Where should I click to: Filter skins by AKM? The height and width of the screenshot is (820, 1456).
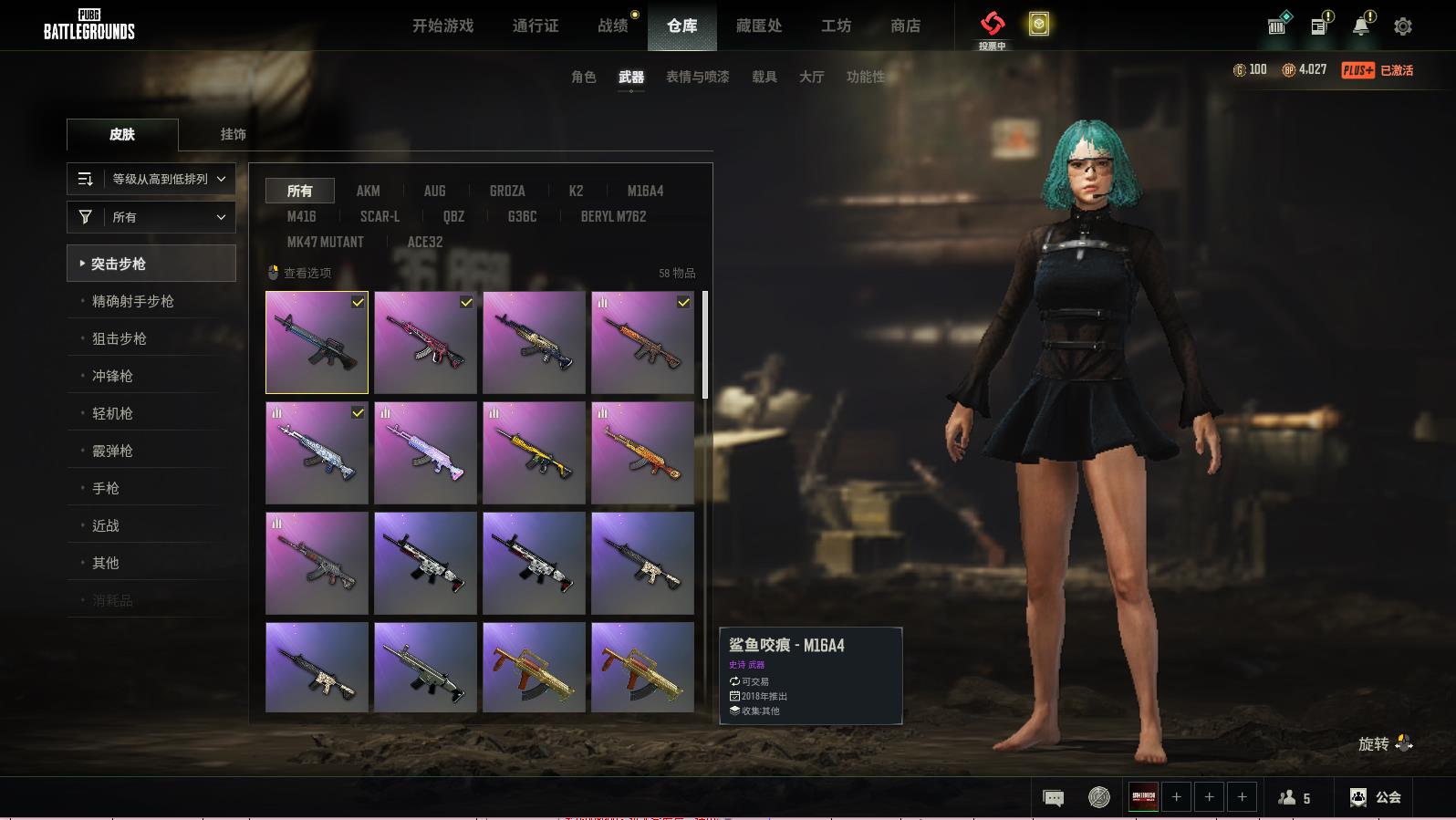click(368, 191)
